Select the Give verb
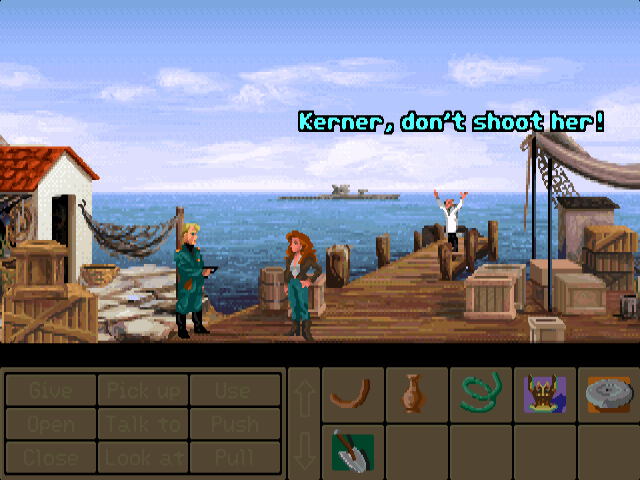The image size is (640, 480). point(51,390)
